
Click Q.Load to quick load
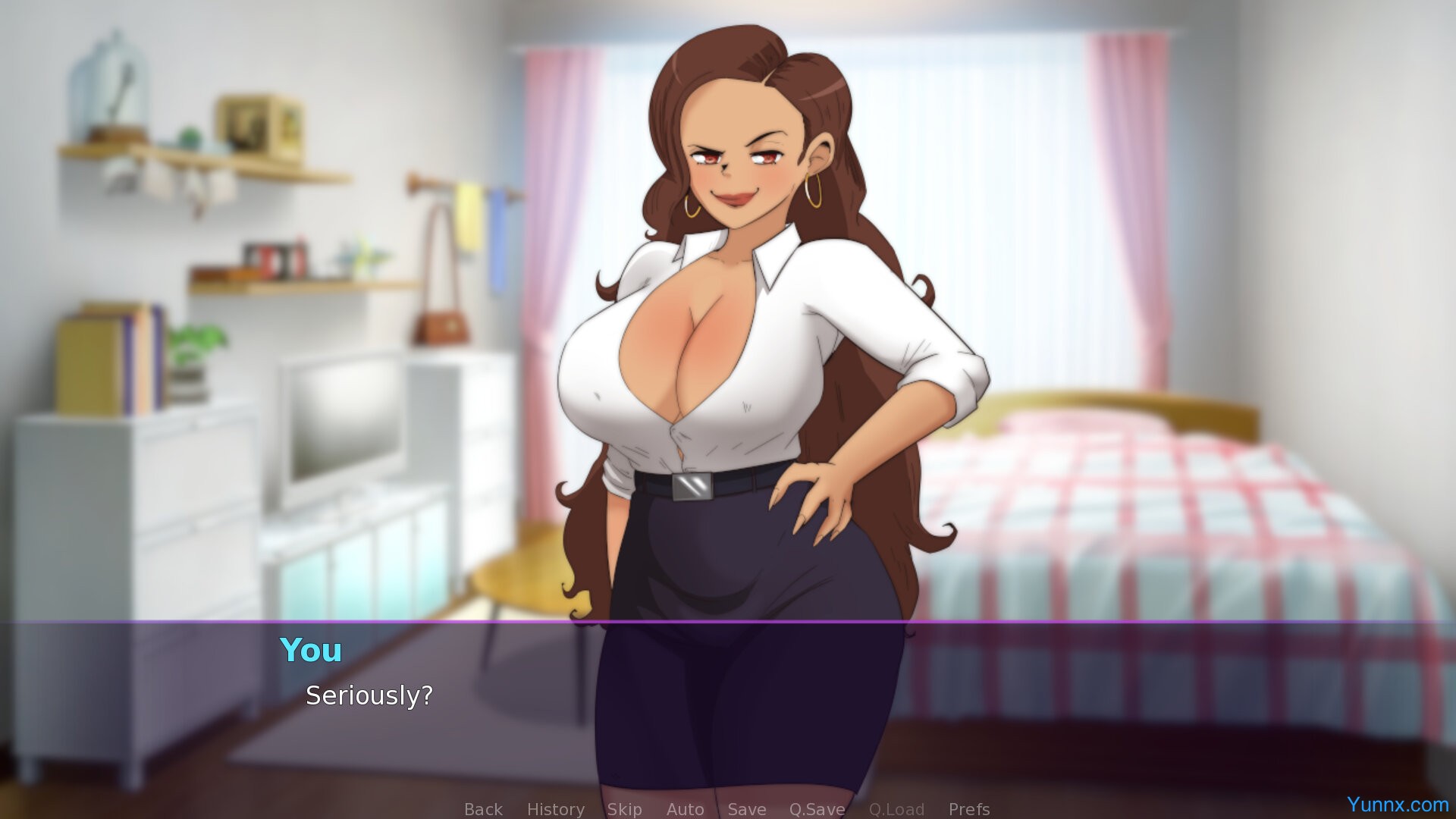tap(896, 809)
